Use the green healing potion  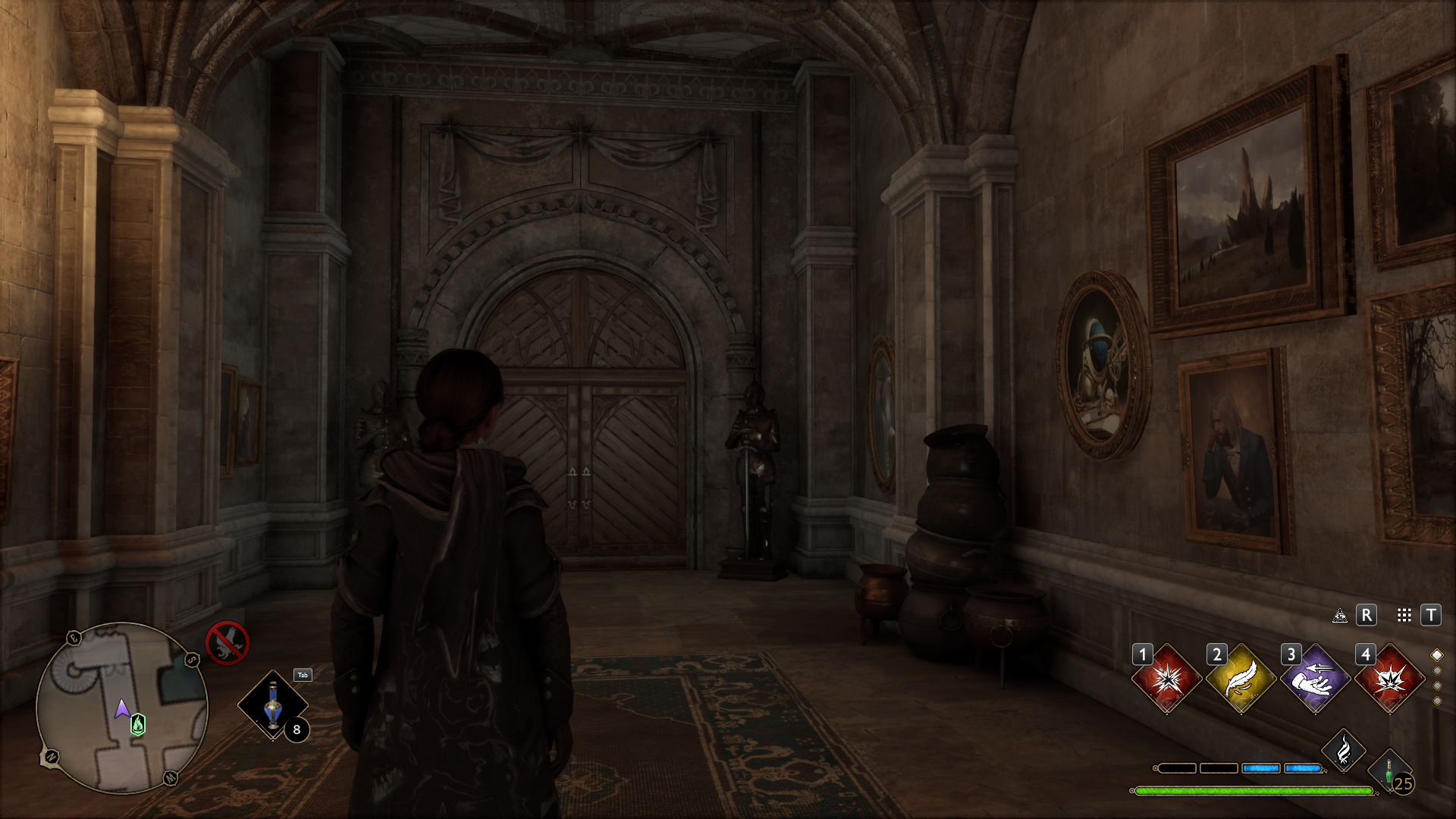pos(1390,772)
